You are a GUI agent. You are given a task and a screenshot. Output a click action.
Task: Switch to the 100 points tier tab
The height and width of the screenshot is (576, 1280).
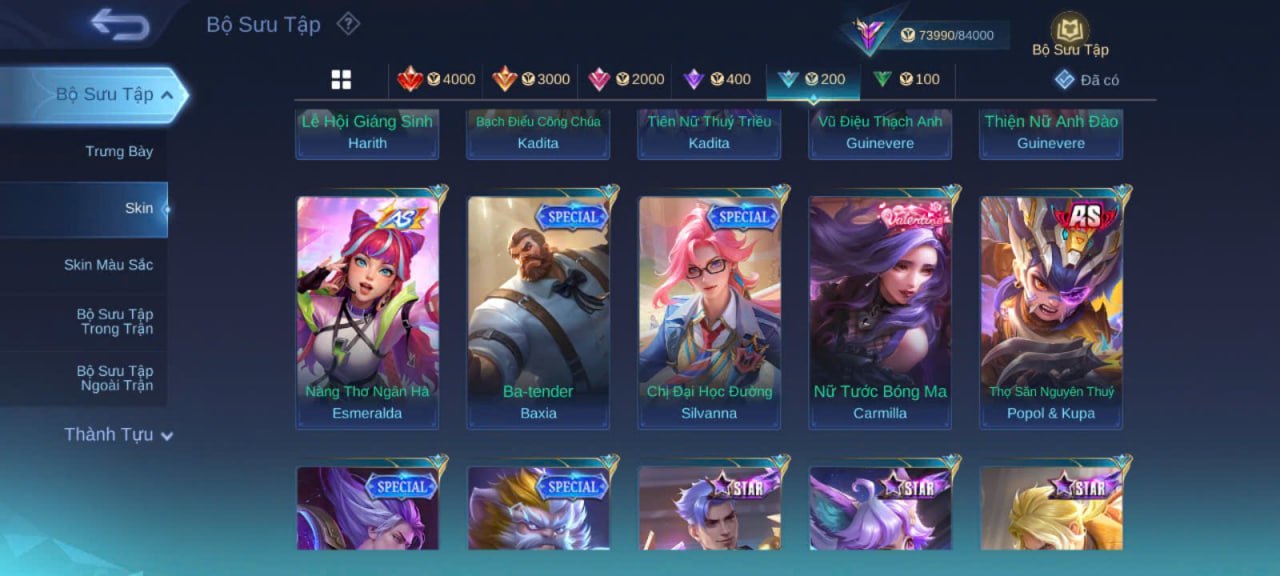point(906,80)
